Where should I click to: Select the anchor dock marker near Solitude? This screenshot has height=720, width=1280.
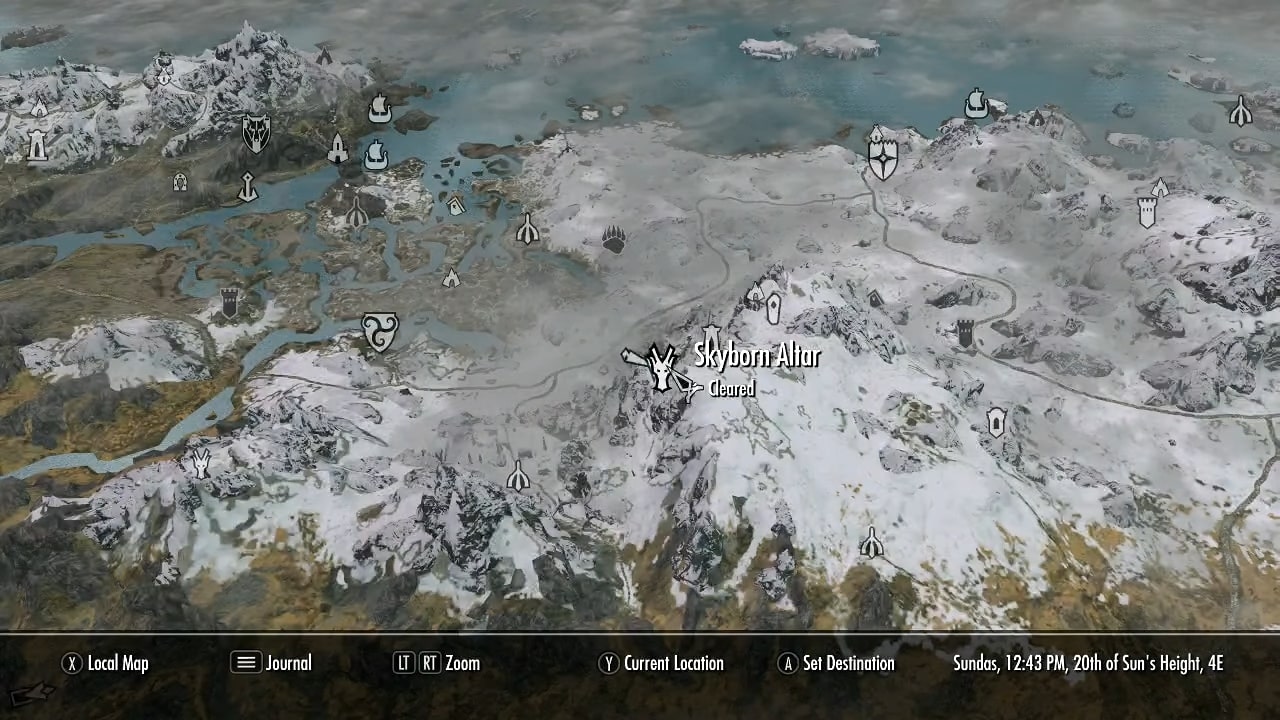click(248, 188)
